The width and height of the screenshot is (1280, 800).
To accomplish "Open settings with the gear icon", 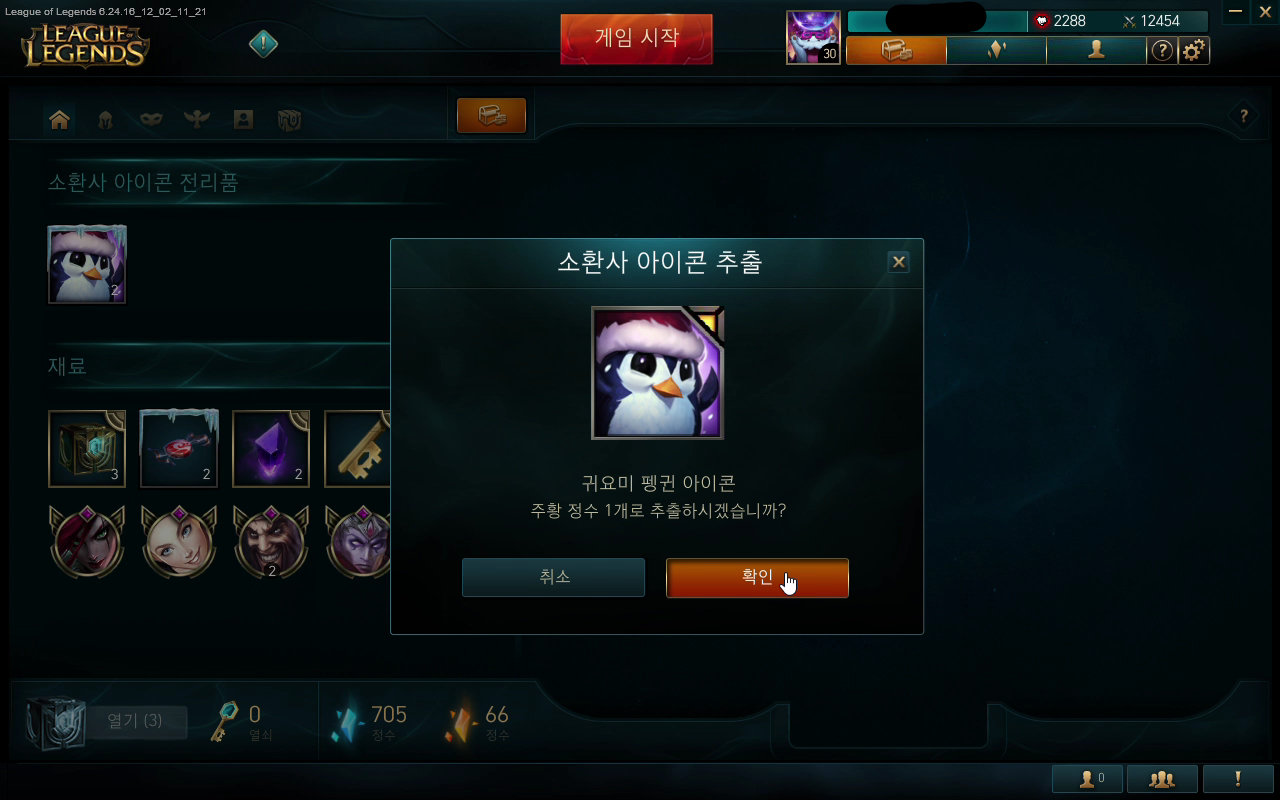I will [x=1193, y=50].
